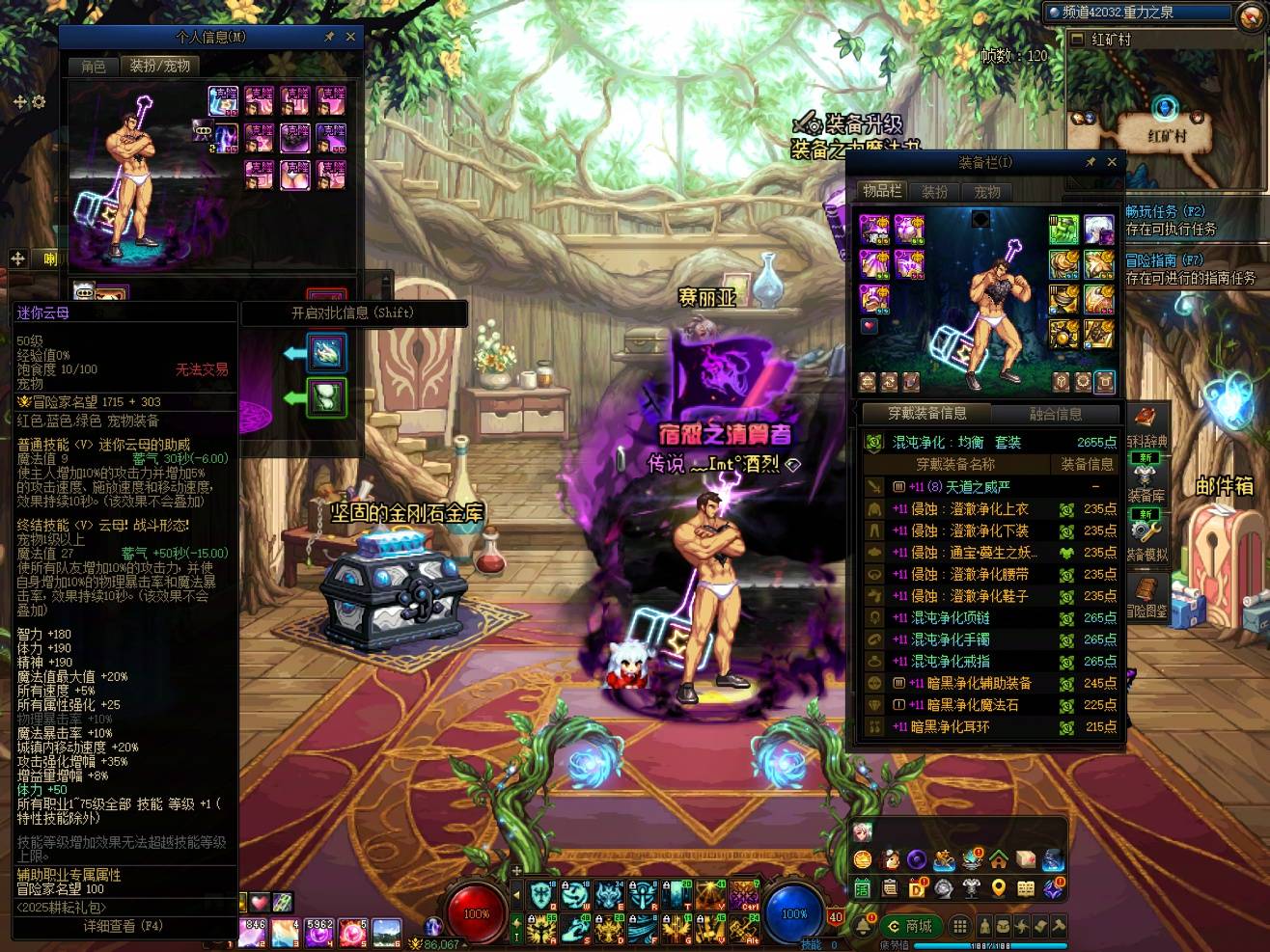Open the nine-dot grid menu button
This screenshot has height=952, width=1270.
pos(959,926)
